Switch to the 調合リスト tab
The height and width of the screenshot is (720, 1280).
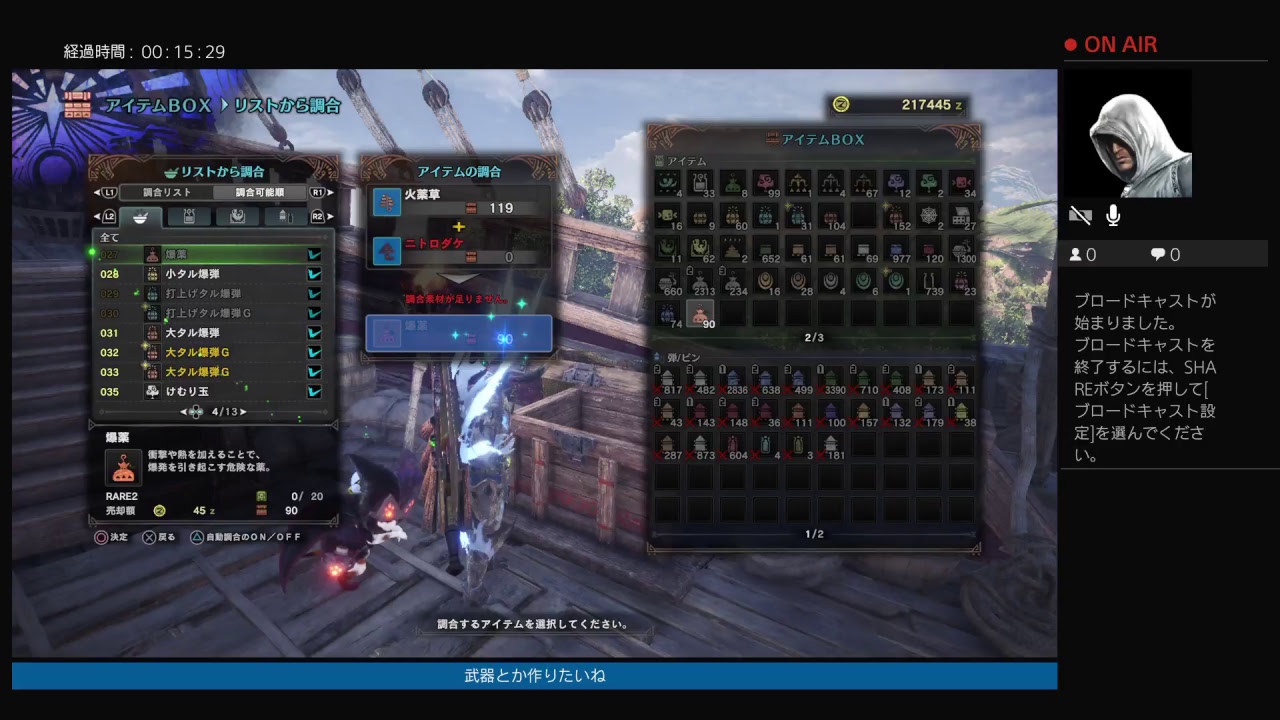(x=166, y=192)
